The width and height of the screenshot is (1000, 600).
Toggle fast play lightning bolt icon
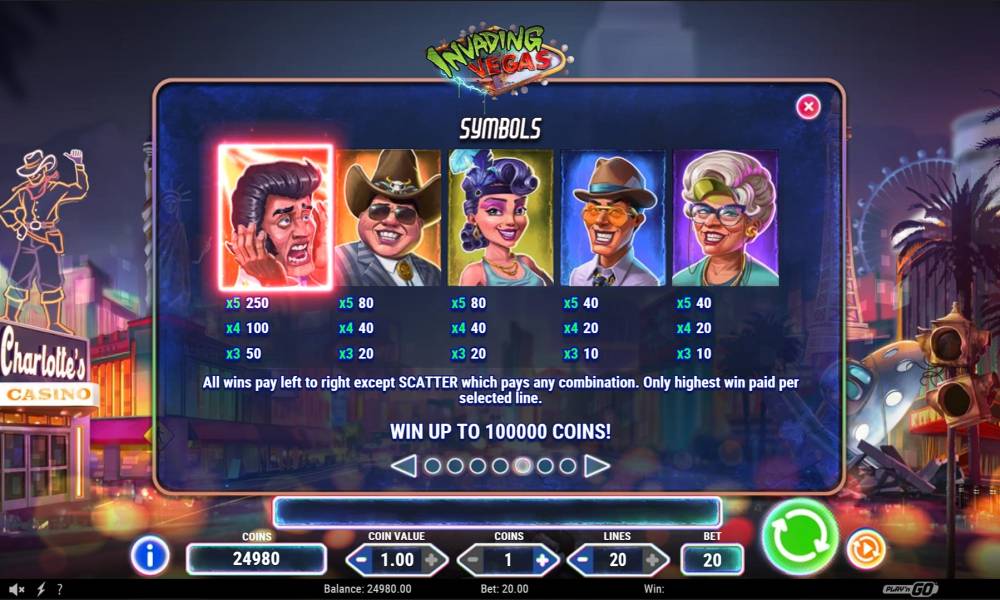click(41, 589)
